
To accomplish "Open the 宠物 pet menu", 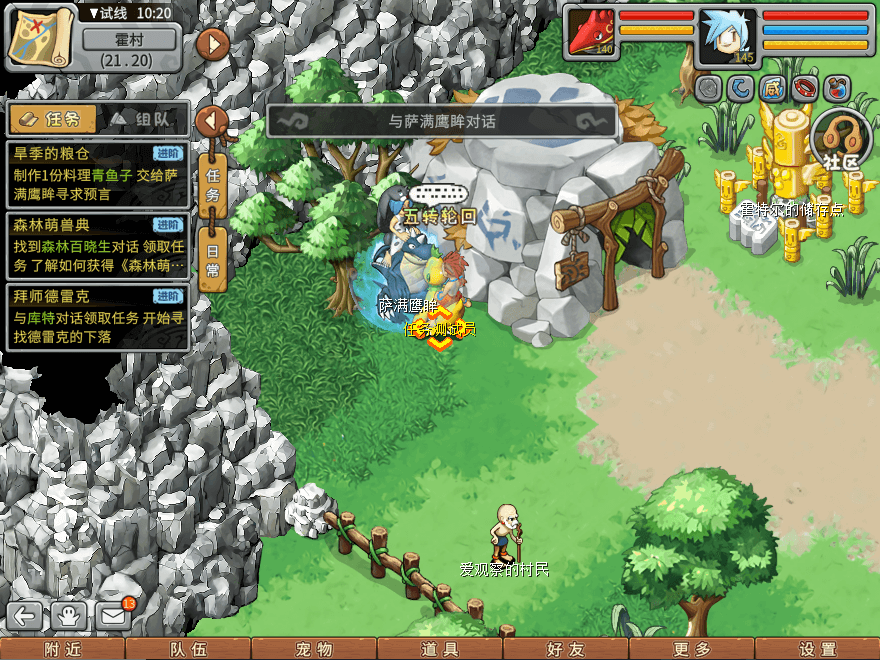I will pos(314,649).
